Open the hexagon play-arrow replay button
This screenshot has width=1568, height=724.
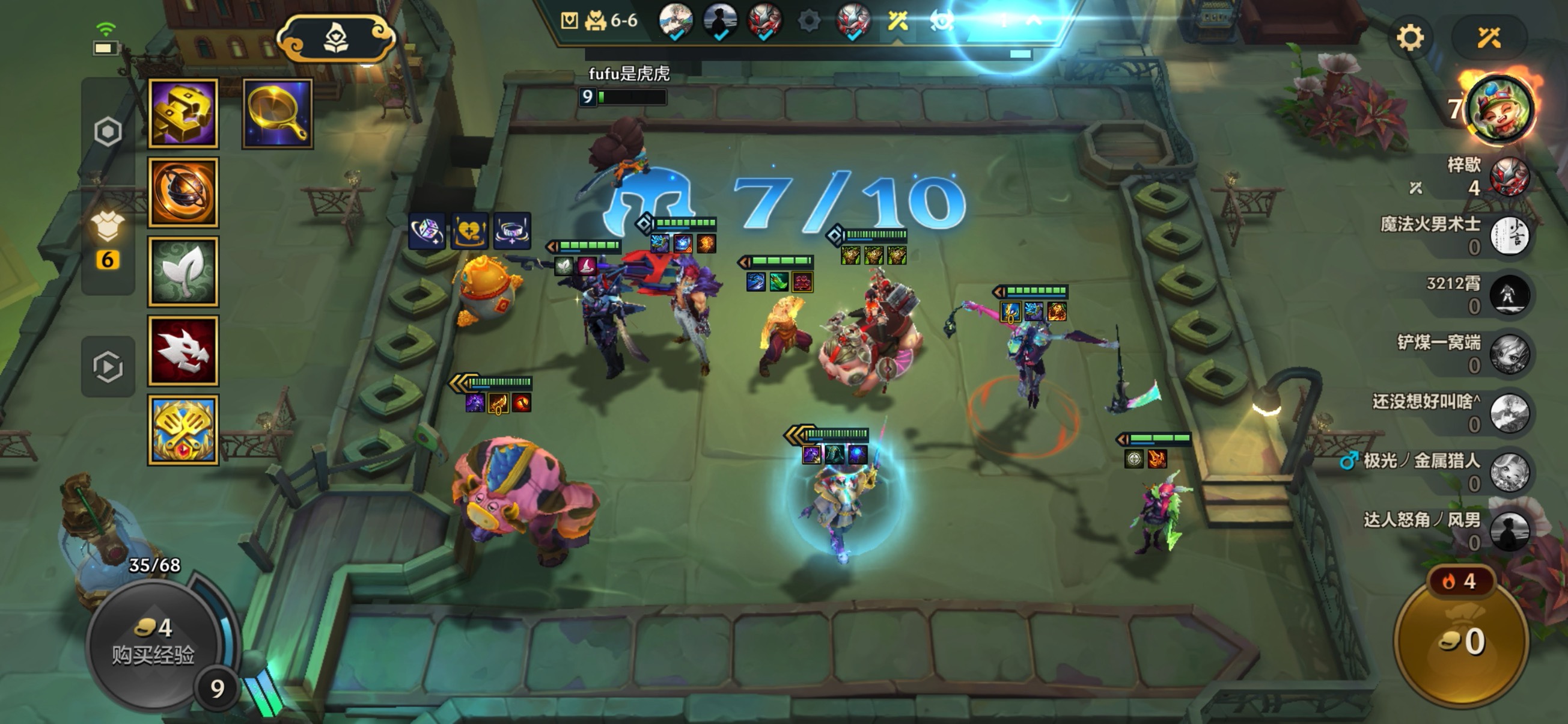click(108, 367)
